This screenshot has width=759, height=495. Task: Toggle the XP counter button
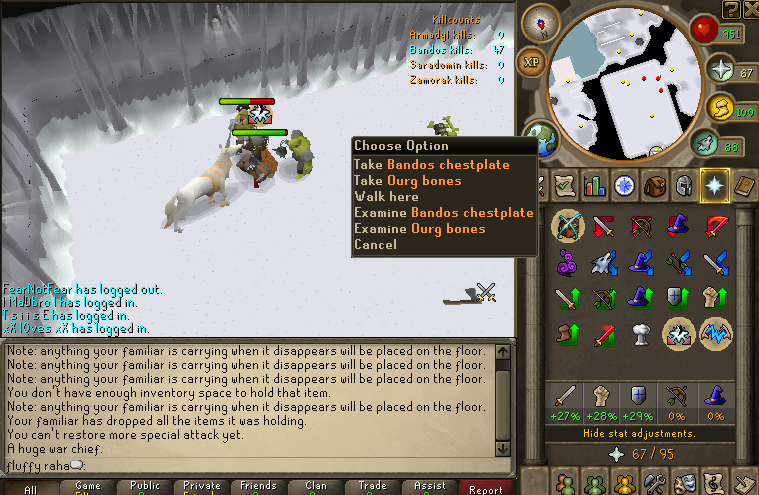coord(531,62)
